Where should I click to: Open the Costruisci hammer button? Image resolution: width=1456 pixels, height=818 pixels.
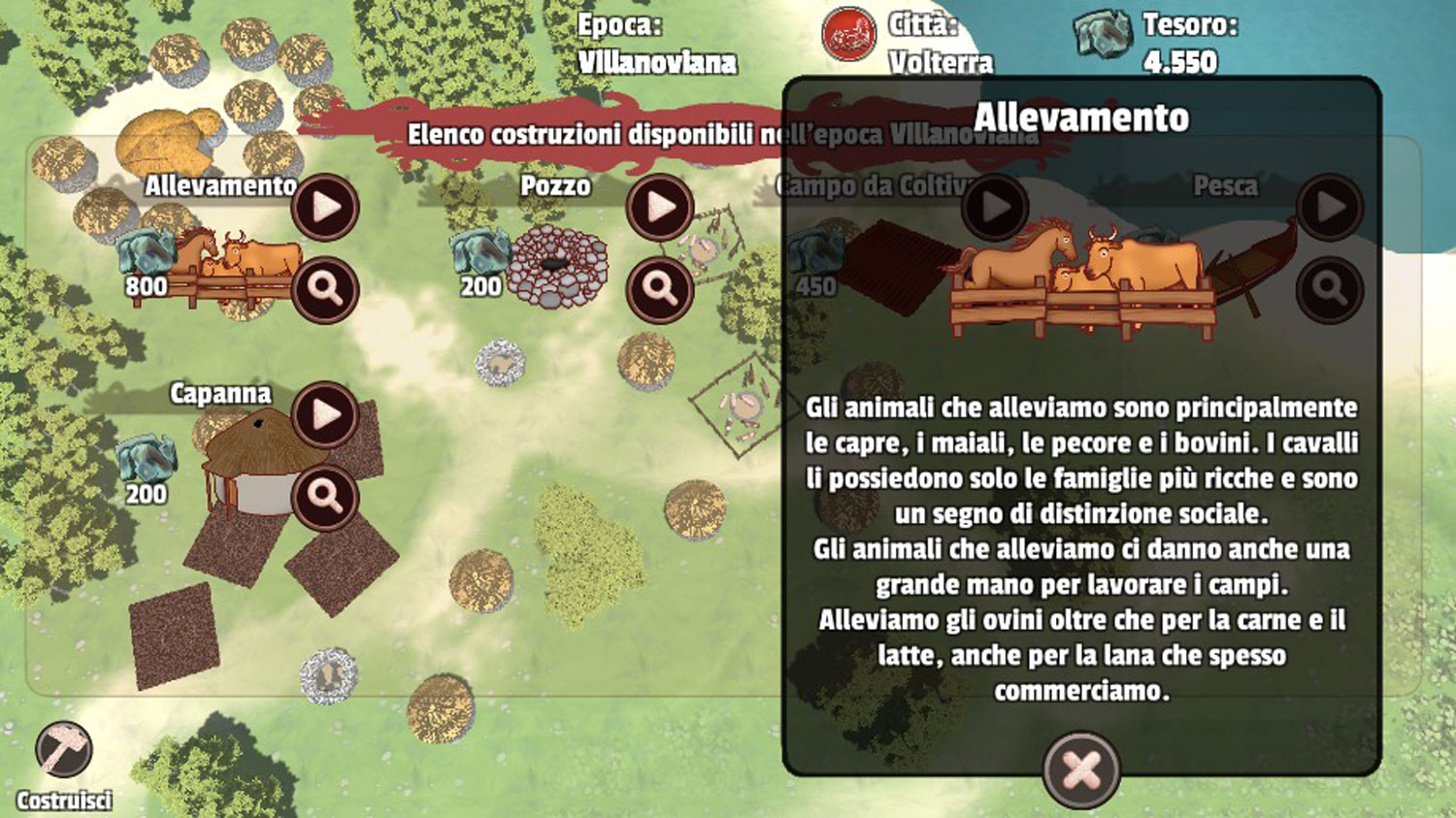(x=64, y=751)
